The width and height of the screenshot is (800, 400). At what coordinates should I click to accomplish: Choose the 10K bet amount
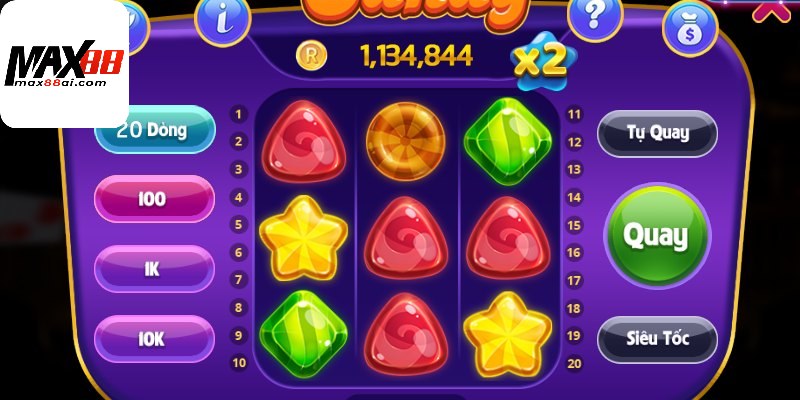(x=153, y=339)
